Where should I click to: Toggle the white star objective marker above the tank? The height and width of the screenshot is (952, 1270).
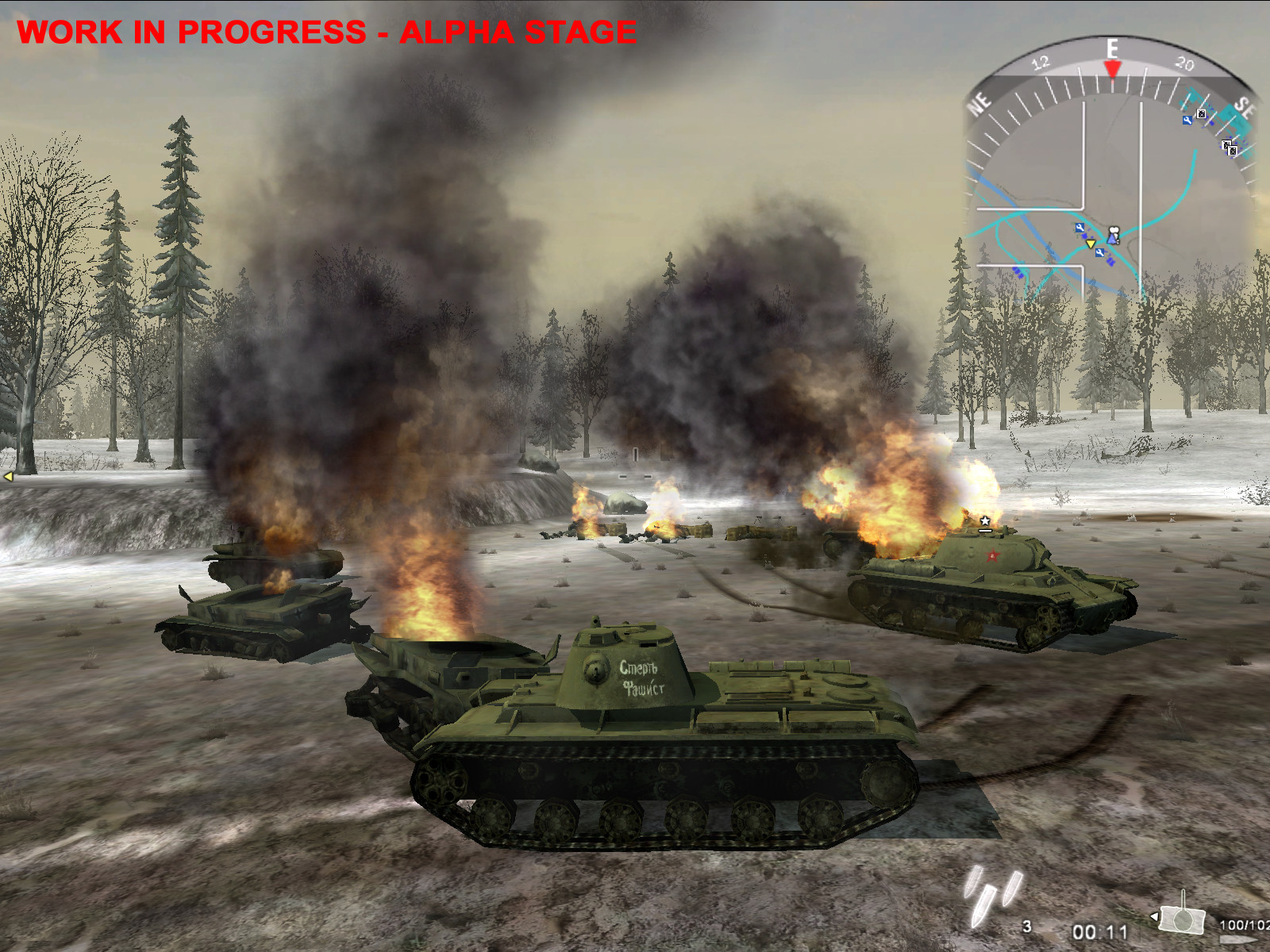pyautogui.click(x=984, y=522)
